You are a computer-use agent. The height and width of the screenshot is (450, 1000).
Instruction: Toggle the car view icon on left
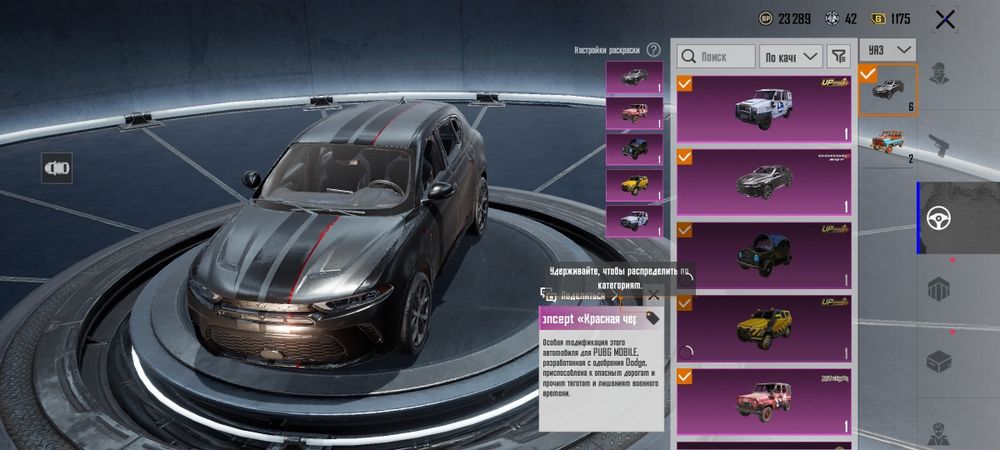point(56,168)
